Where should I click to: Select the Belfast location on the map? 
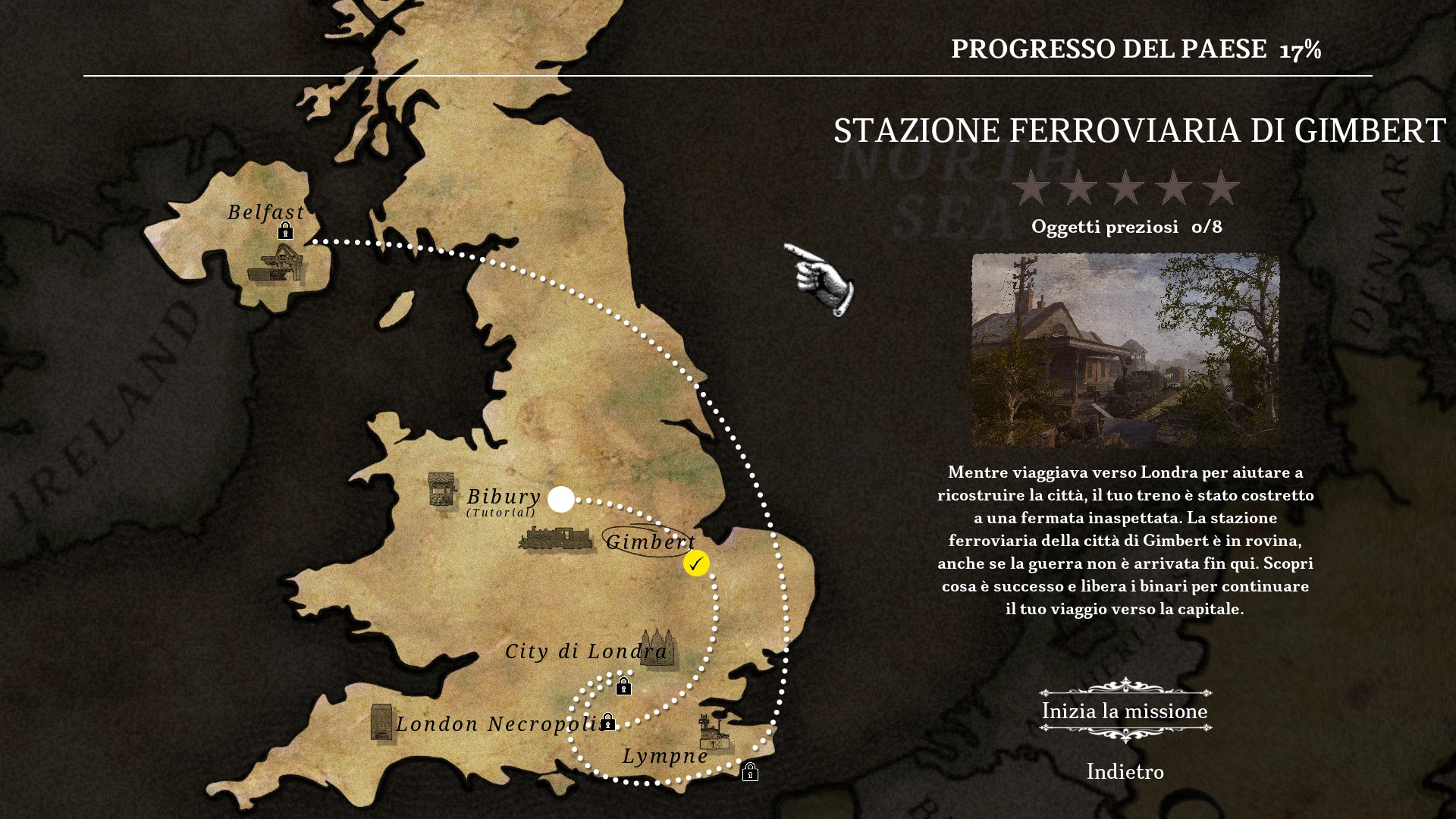pos(266,212)
